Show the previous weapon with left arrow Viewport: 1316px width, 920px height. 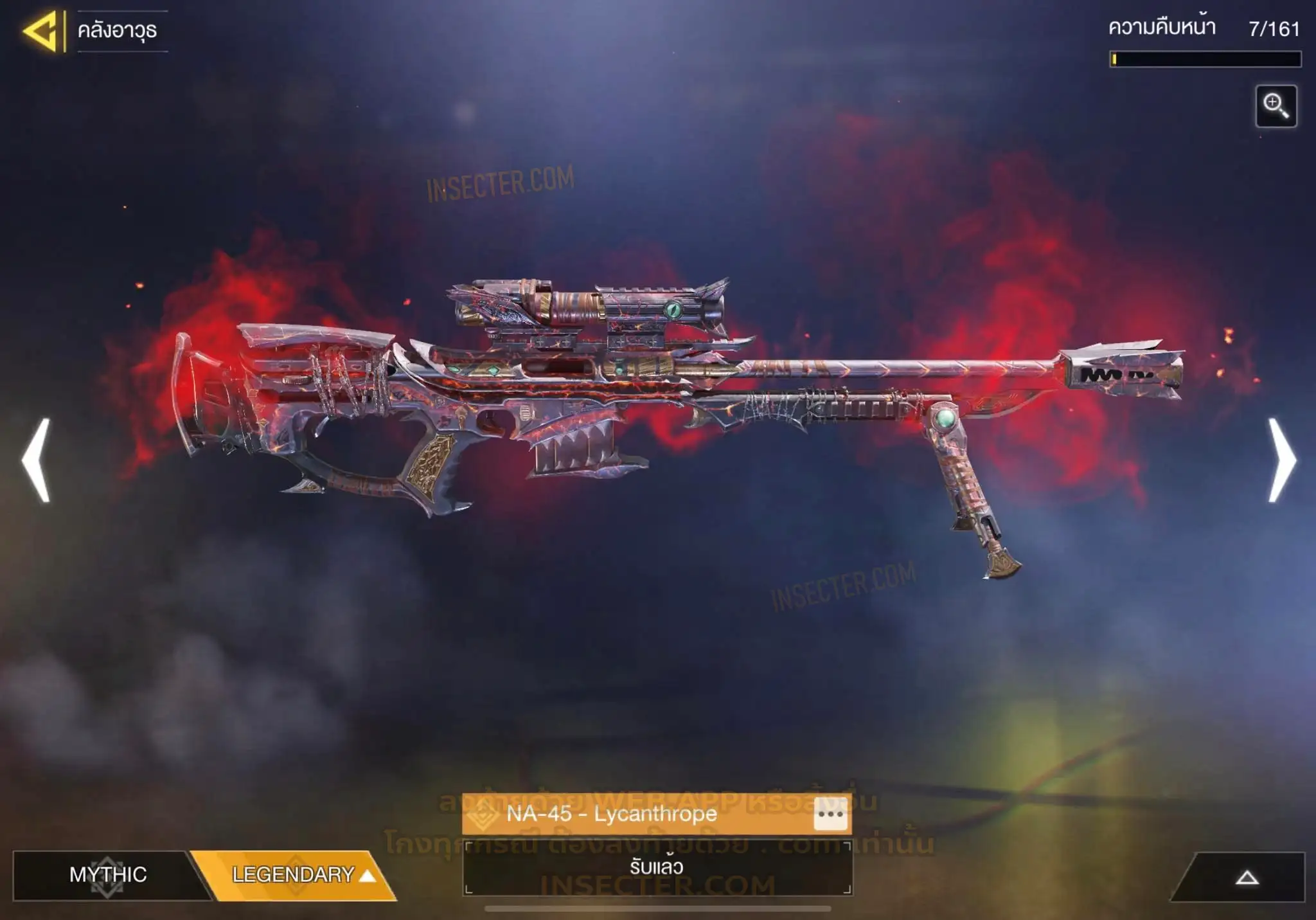[x=36, y=460]
